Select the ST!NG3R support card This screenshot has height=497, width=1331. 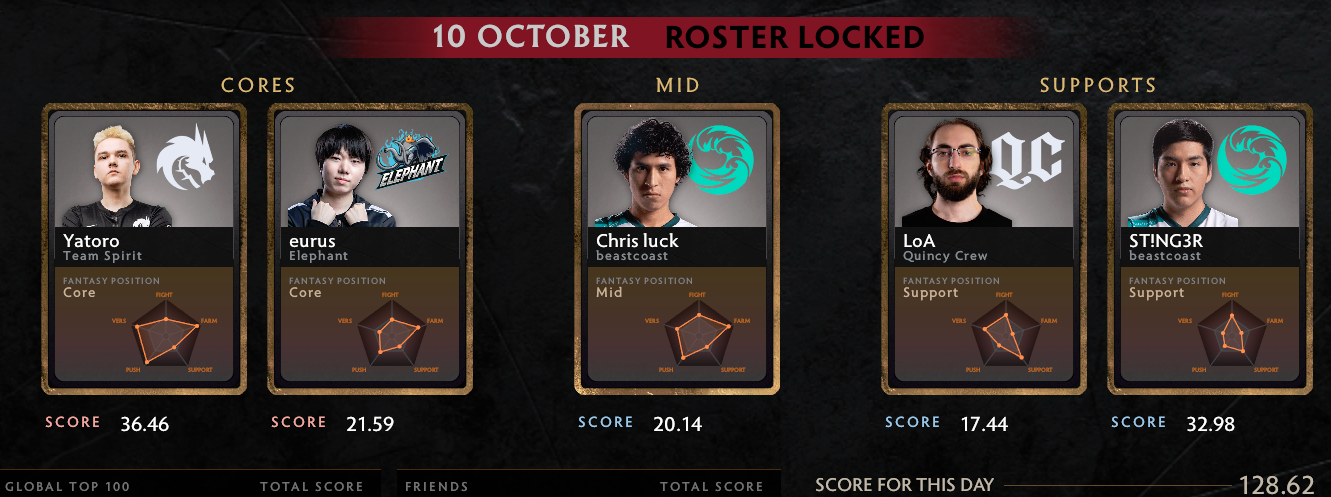[x=1210, y=249]
